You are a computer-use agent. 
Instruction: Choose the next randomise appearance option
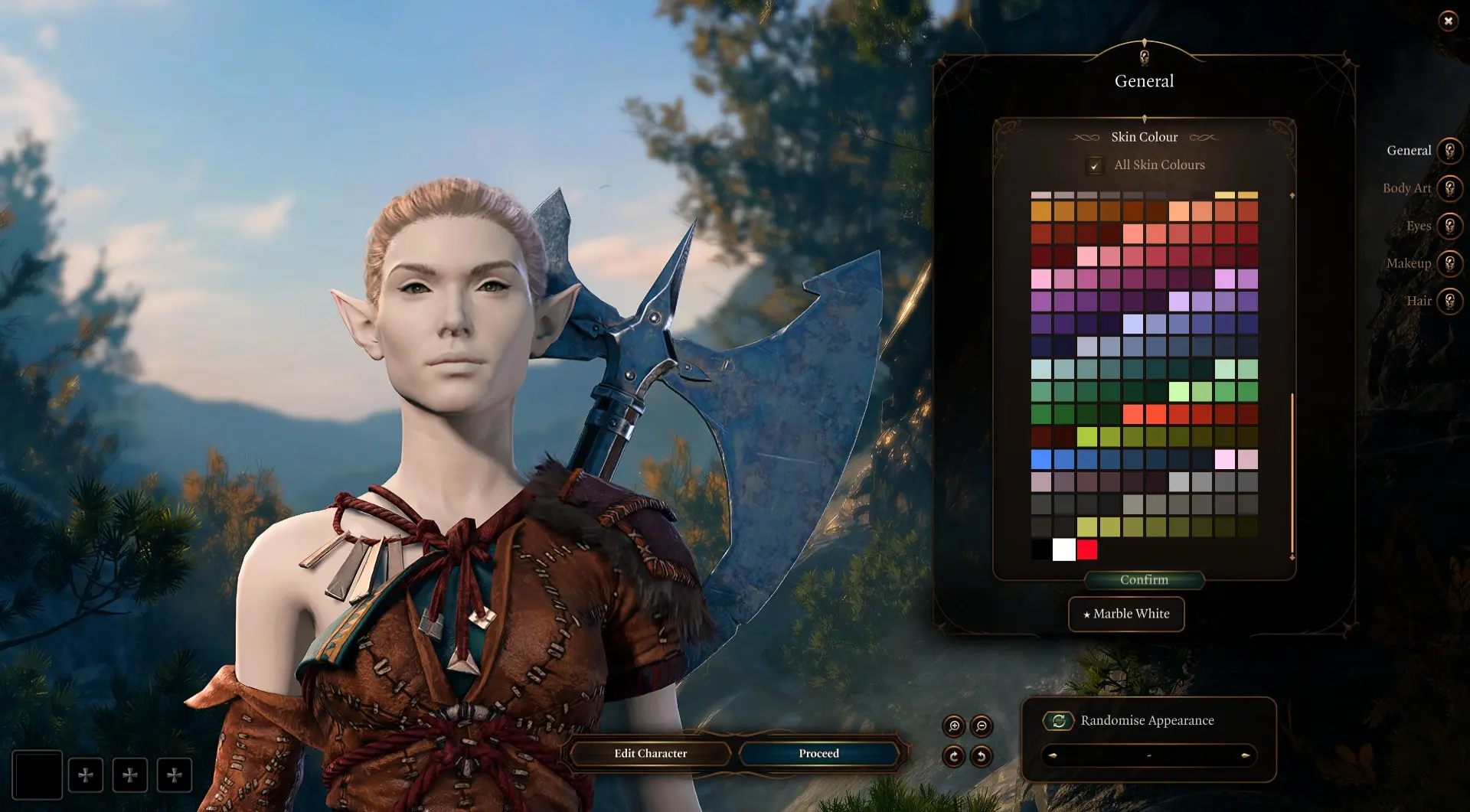1246,756
